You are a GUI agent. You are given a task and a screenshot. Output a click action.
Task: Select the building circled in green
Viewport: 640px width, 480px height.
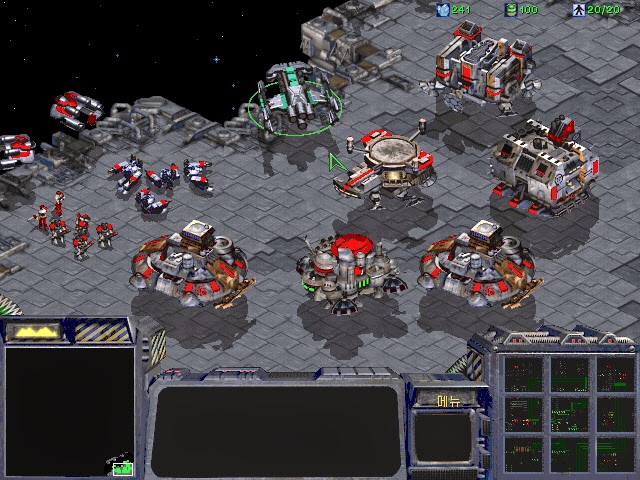[294, 102]
